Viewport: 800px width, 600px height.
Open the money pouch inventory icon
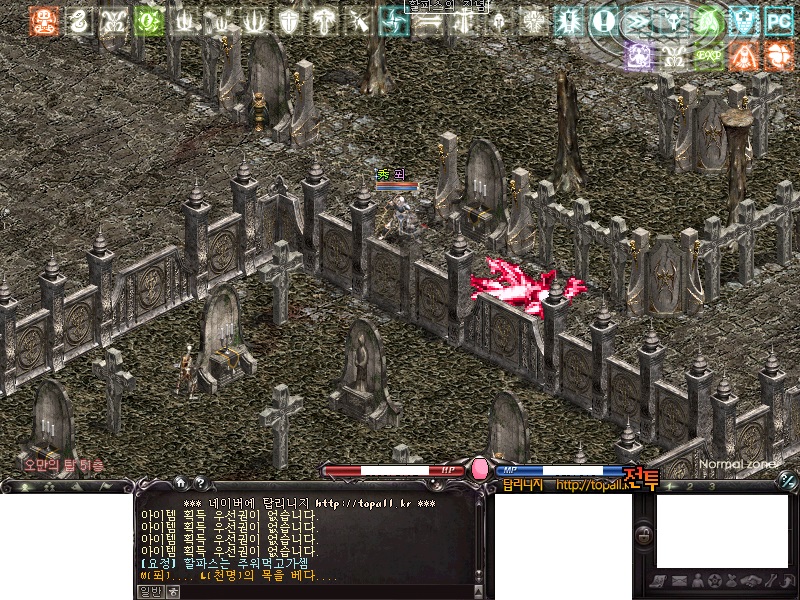pos(732,581)
